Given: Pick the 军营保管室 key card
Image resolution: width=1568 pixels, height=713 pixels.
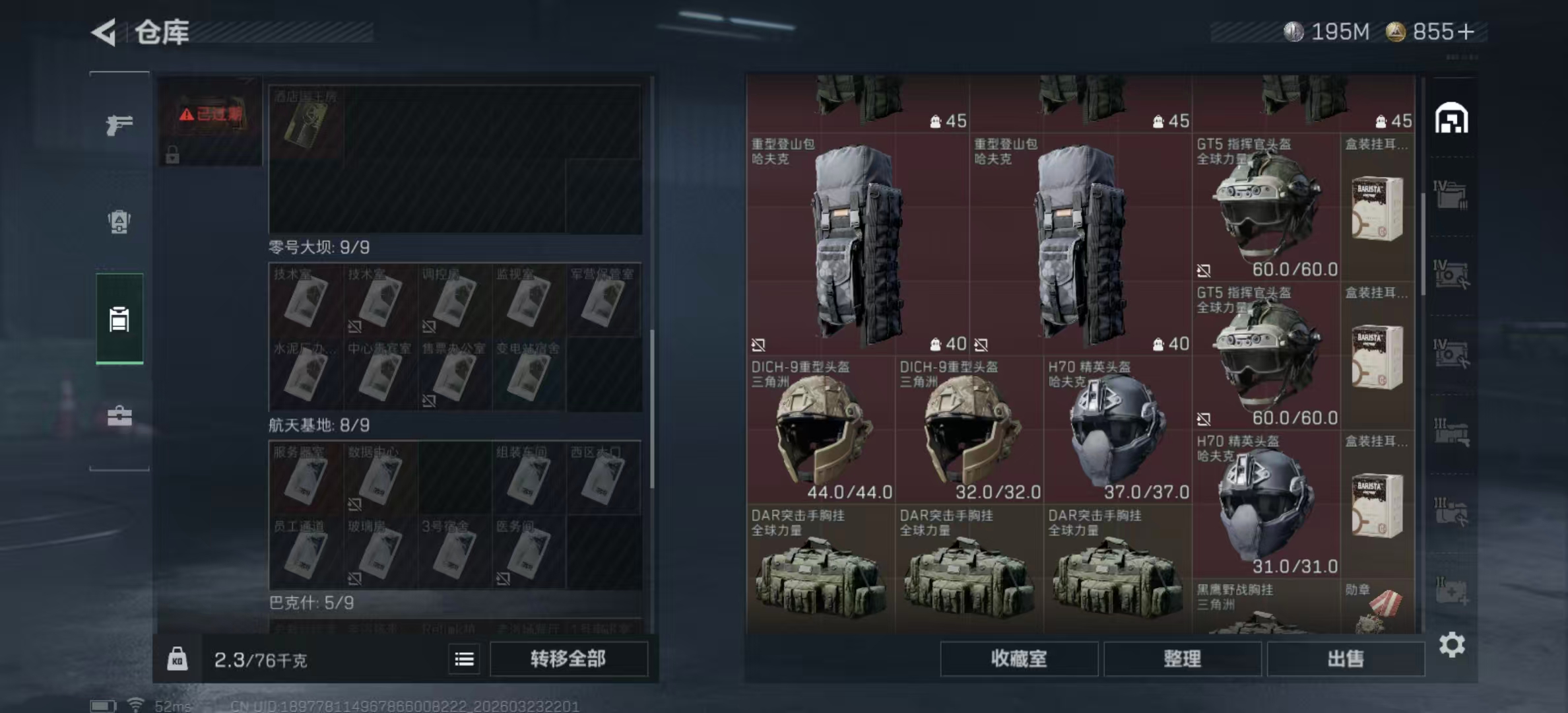Looking at the screenshot, I should point(603,300).
